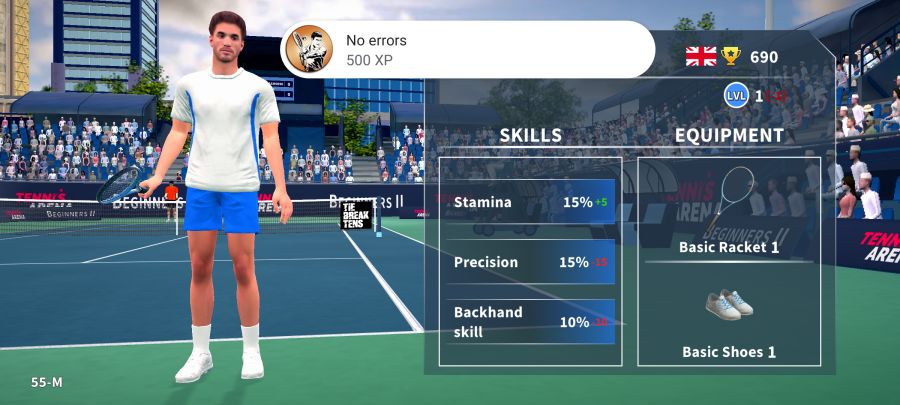Open the Backhand skill row
Image resolution: width=900 pixels, height=405 pixels.
click(x=530, y=321)
